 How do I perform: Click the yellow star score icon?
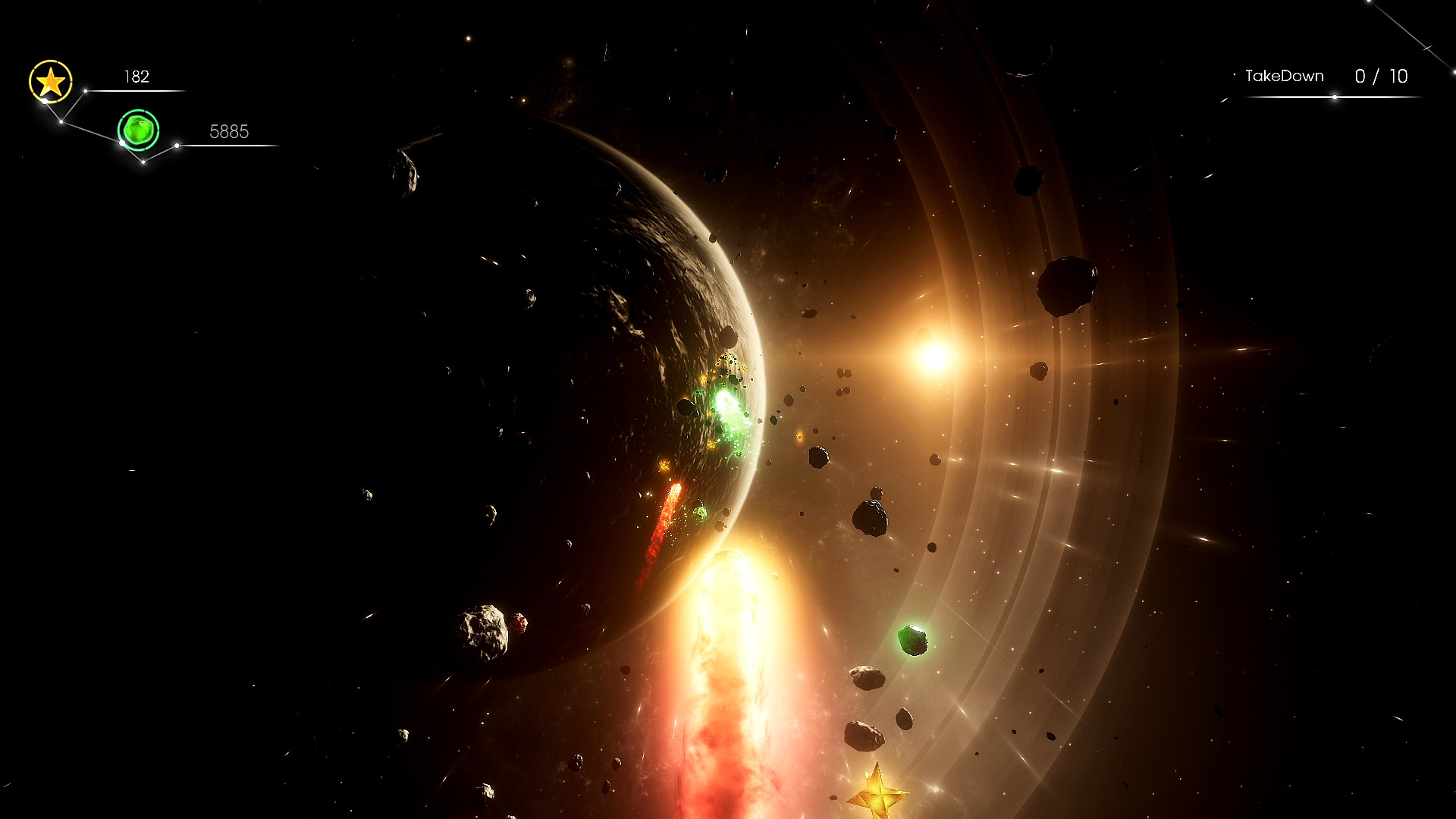(51, 80)
